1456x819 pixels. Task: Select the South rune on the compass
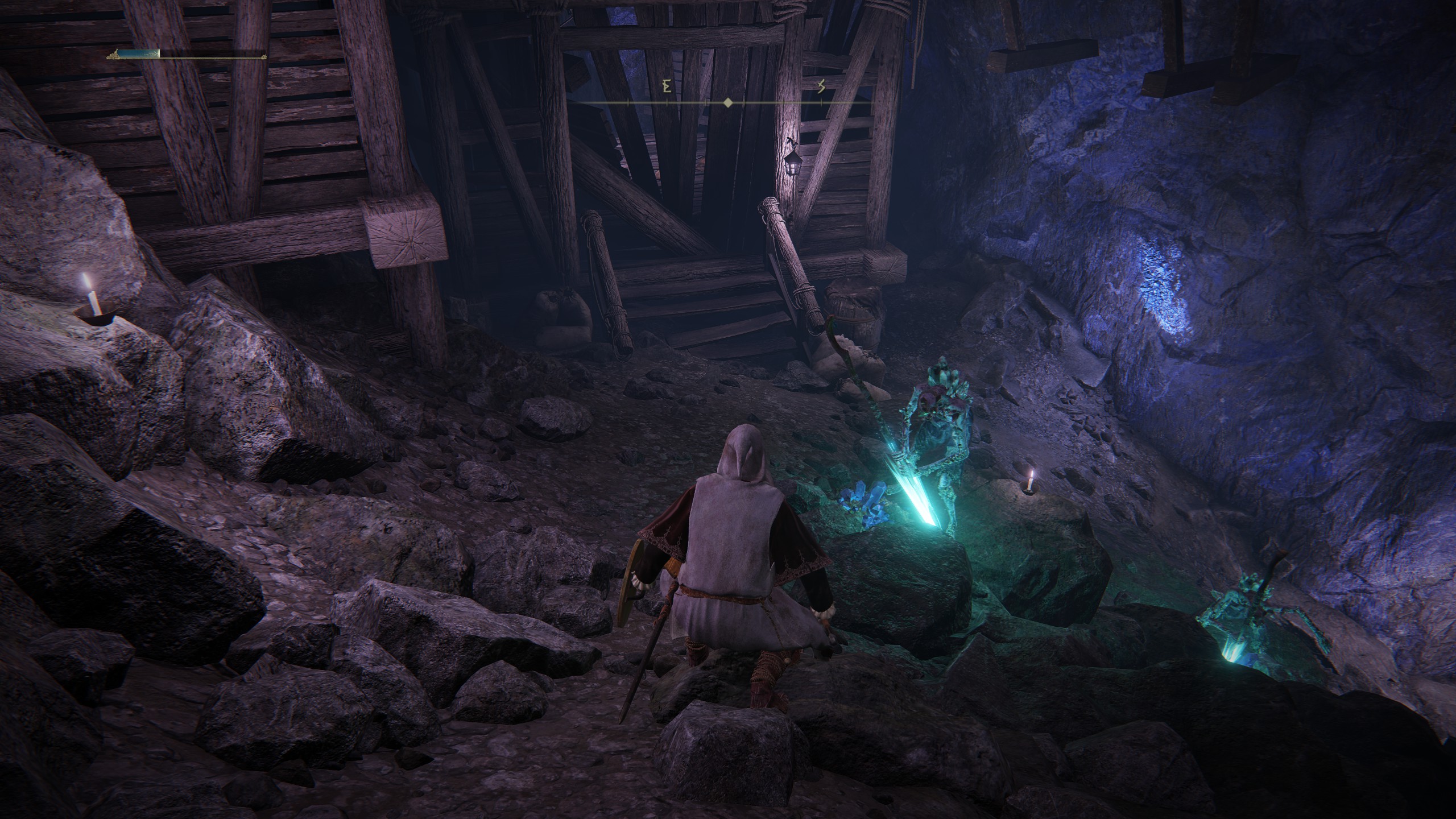point(821,87)
